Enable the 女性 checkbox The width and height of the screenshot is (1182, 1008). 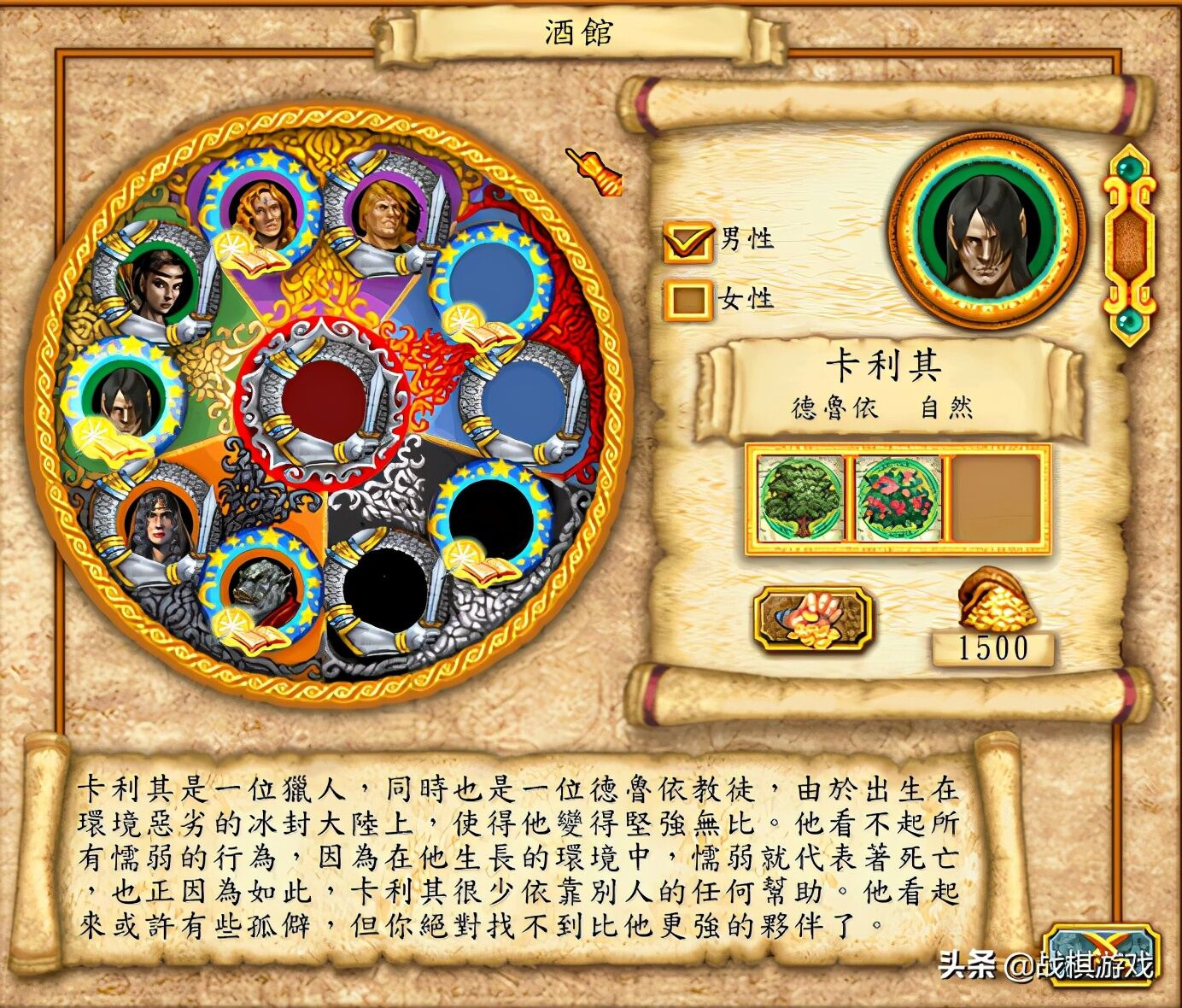tap(688, 301)
